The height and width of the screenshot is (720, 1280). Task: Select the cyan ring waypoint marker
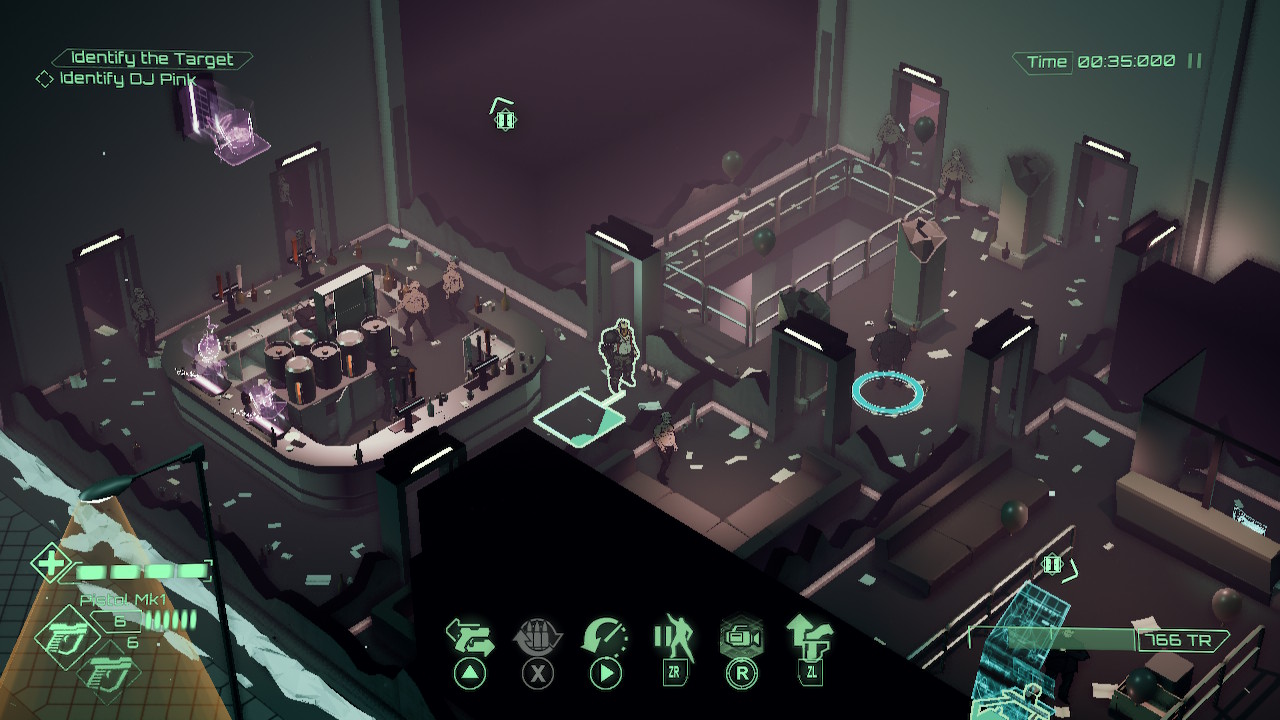(887, 391)
